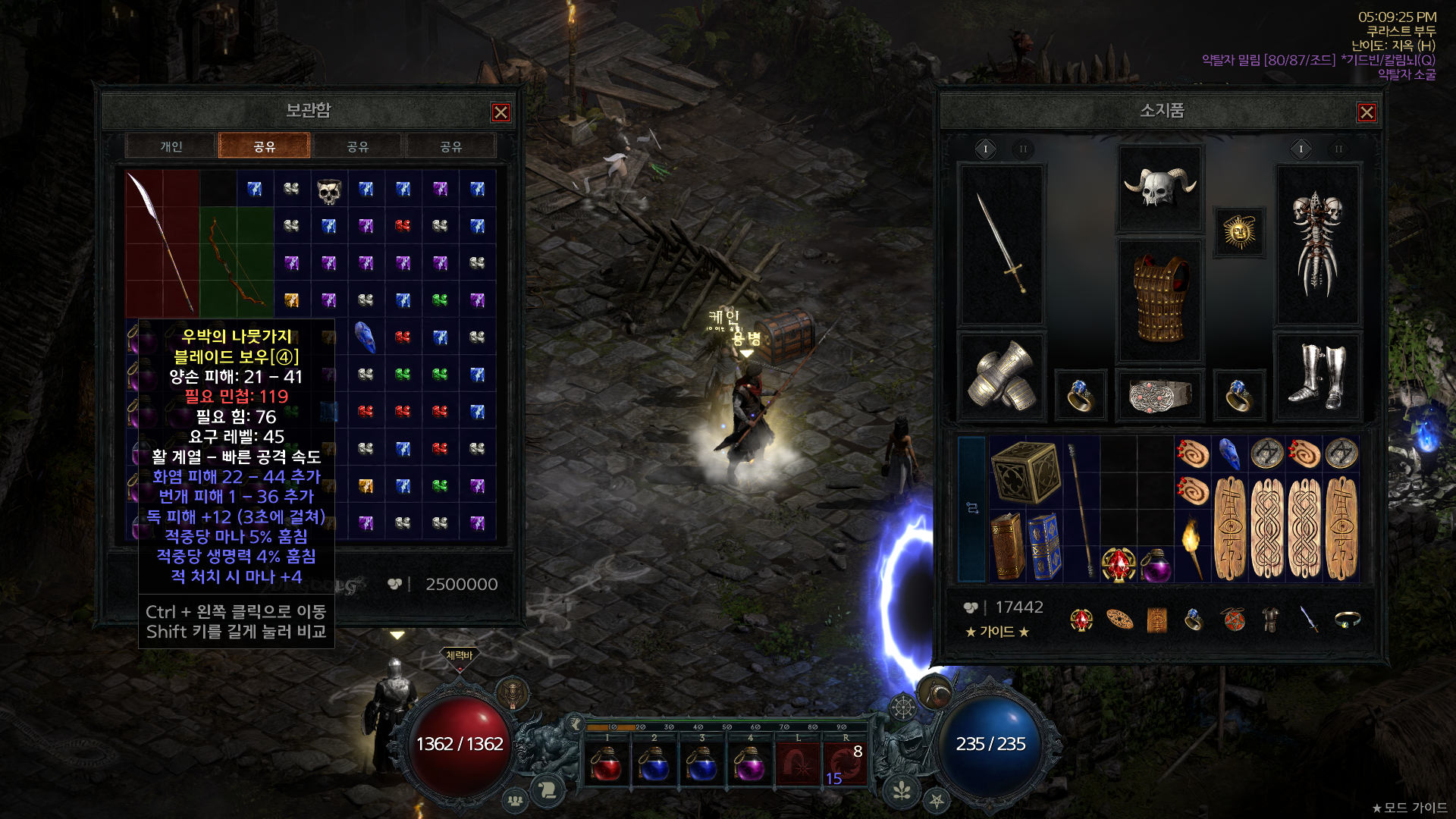Click the torch charm in inventory

point(1192,546)
